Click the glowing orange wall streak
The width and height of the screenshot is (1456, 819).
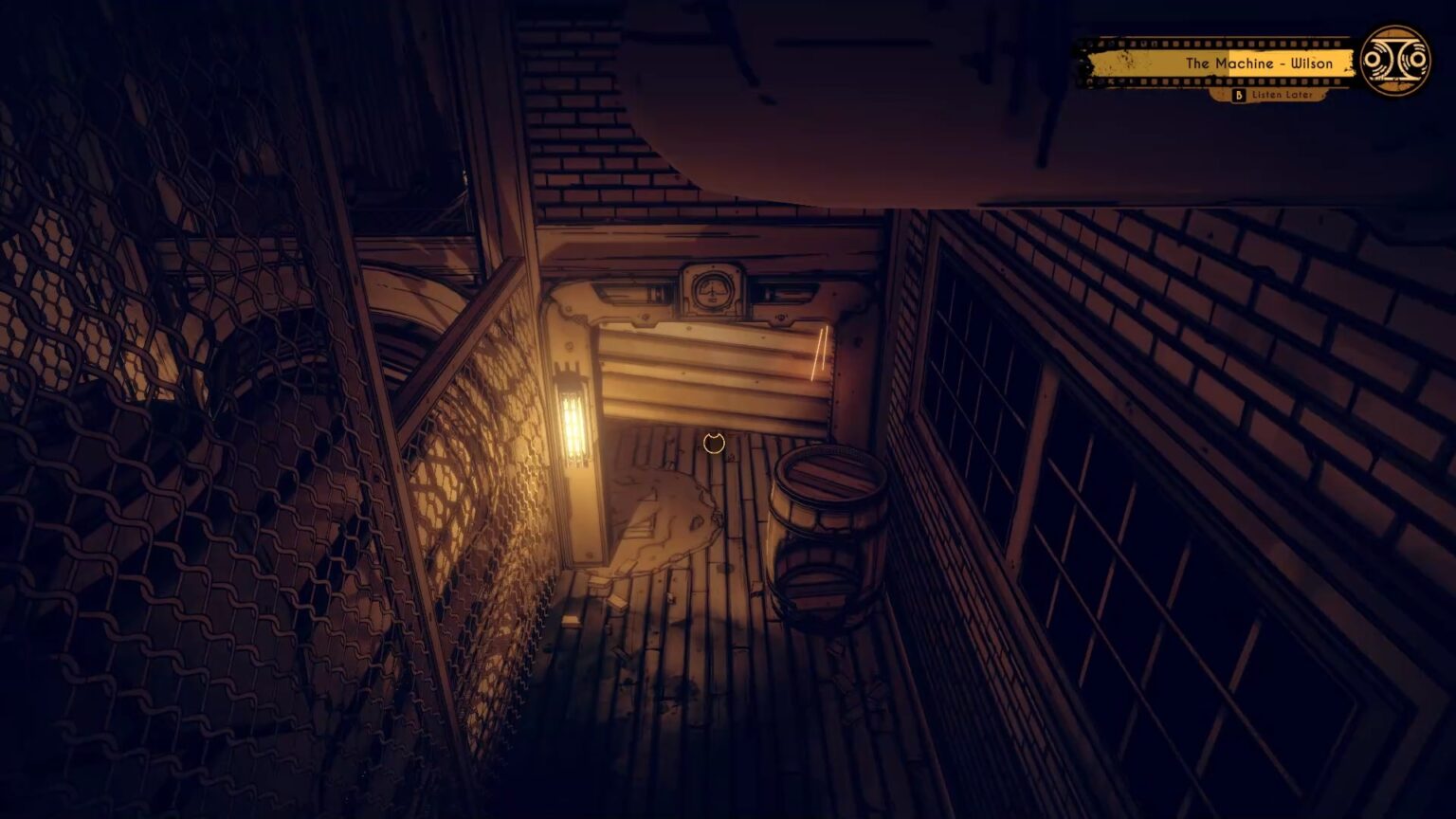pyautogui.click(x=818, y=355)
